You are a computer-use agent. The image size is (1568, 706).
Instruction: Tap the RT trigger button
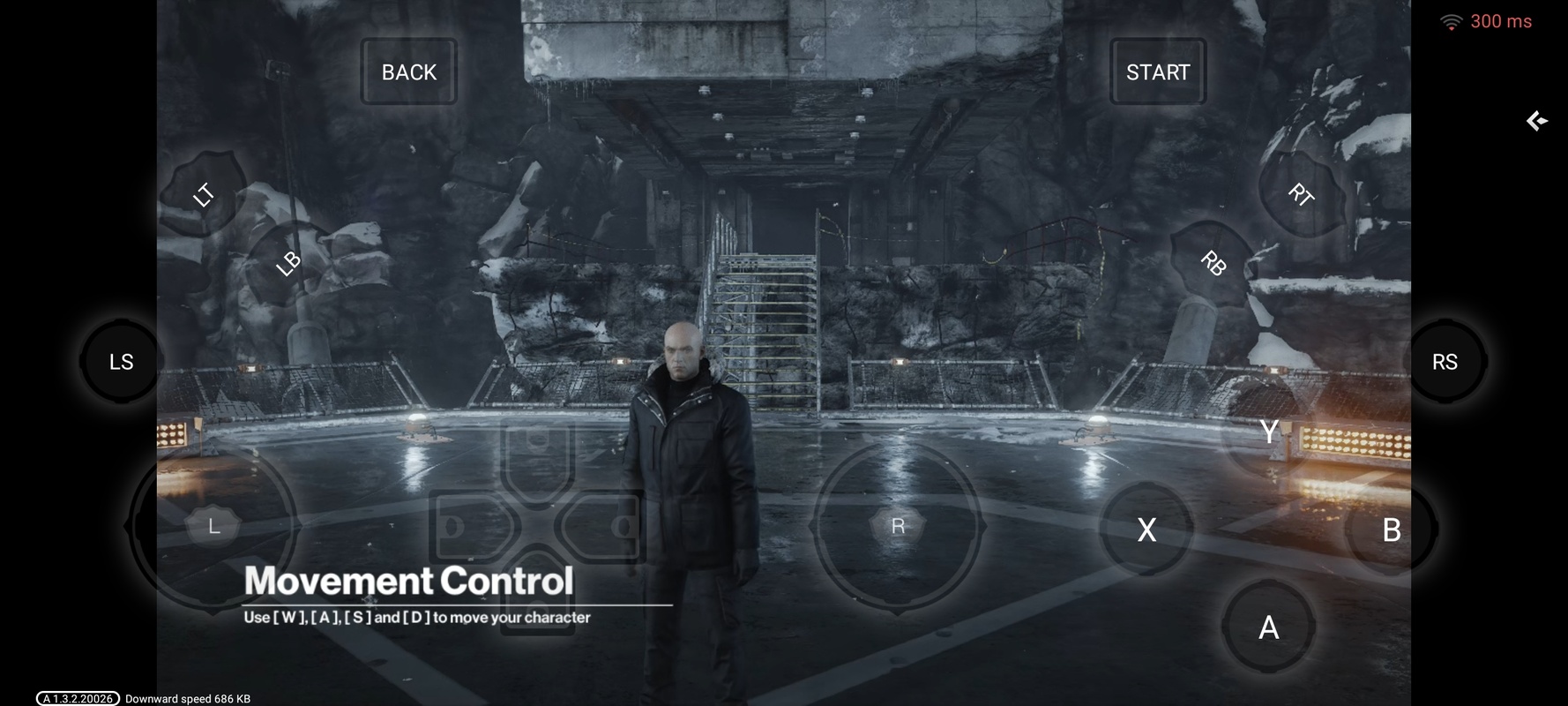pos(1301,194)
